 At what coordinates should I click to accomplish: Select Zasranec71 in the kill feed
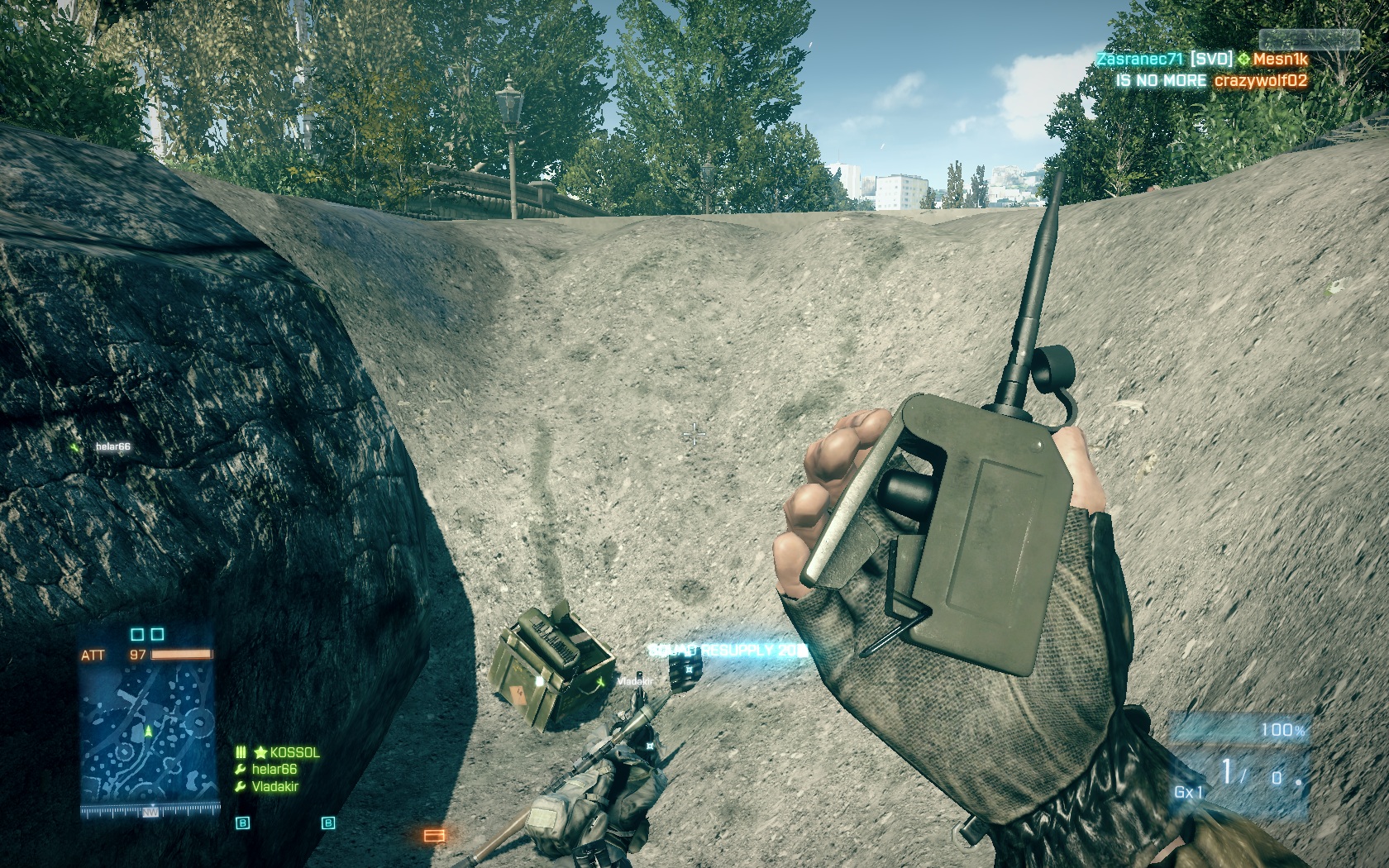1139,60
